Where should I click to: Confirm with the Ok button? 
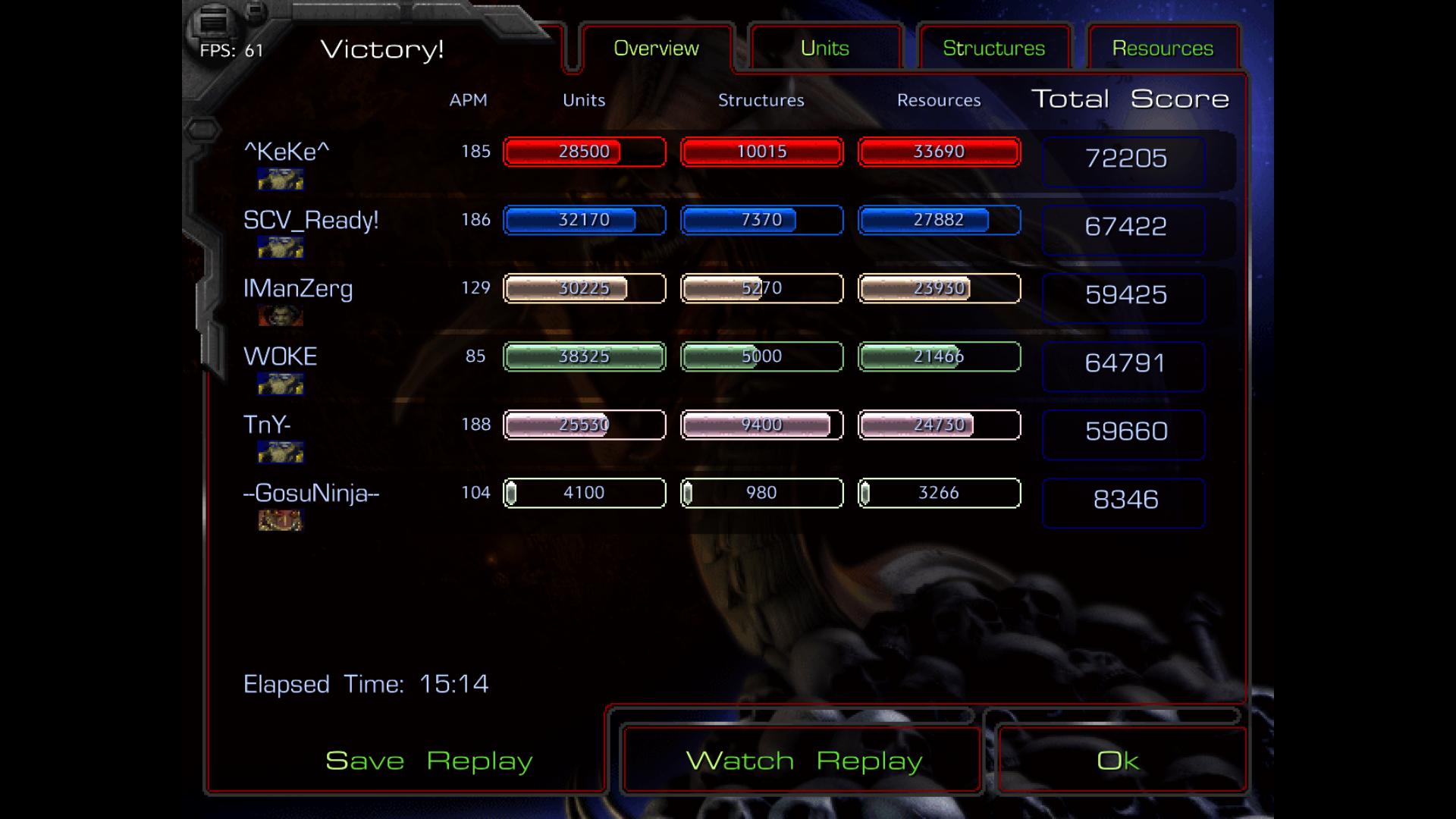tap(1118, 761)
